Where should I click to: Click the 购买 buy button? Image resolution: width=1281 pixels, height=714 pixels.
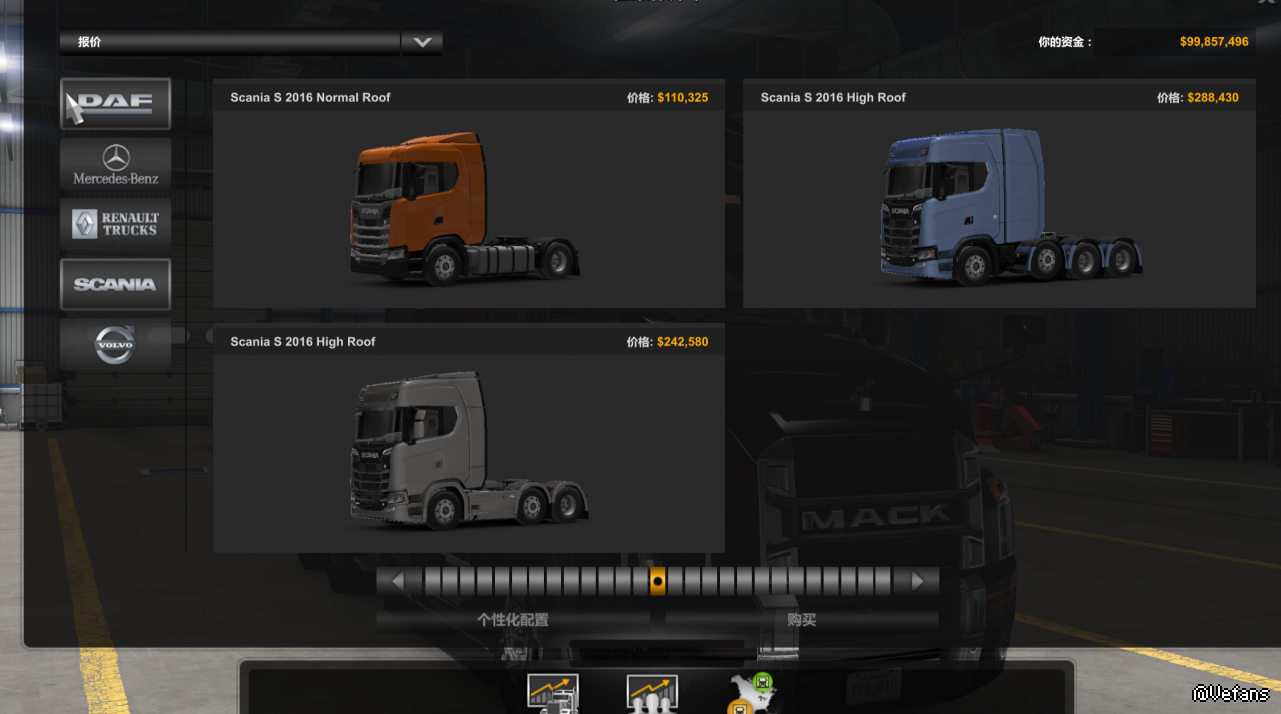(801, 620)
